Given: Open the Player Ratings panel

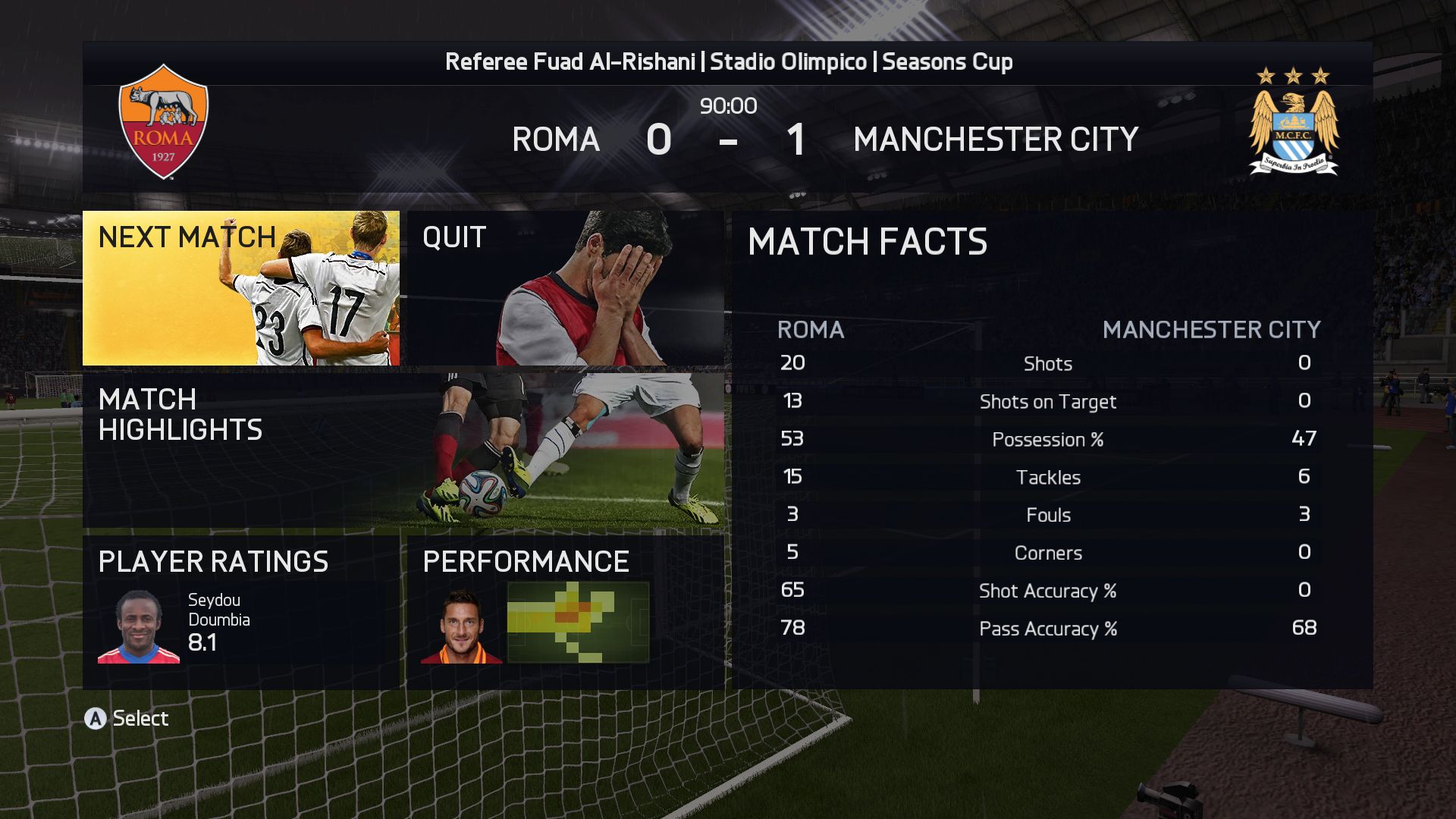Looking at the screenshot, I should pos(241,611).
